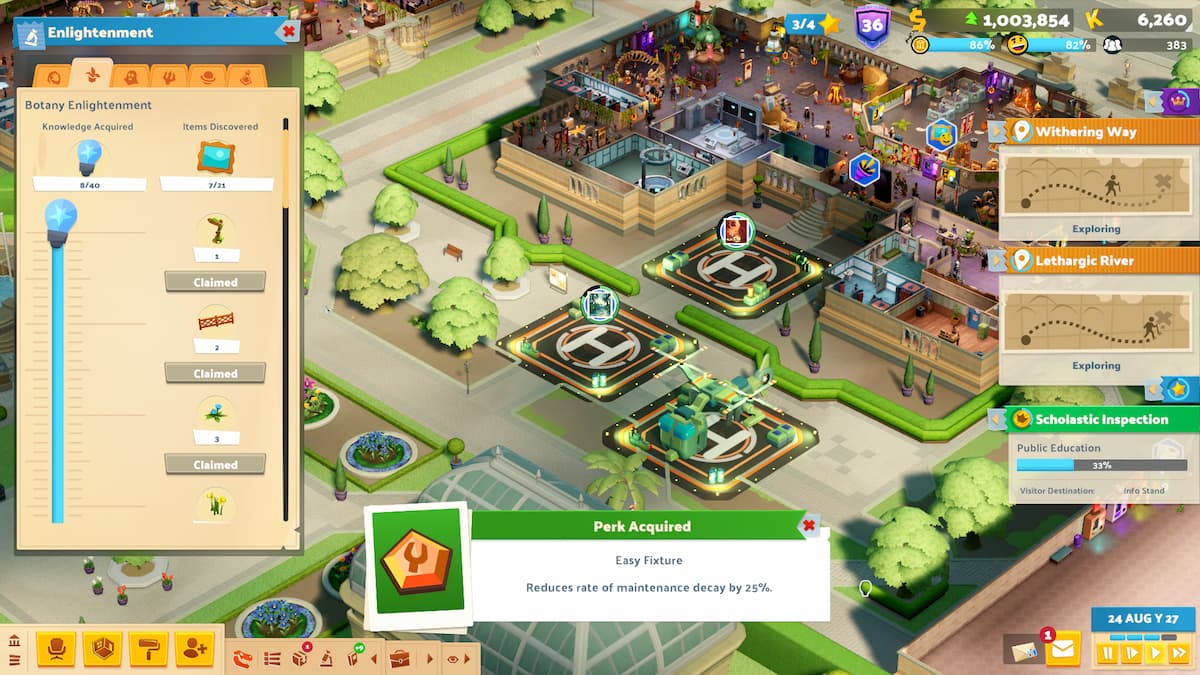Select the trident enlightenment tab
Image resolution: width=1200 pixels, height=675 pixels.
pyautogui.click(x=168, y=77)
